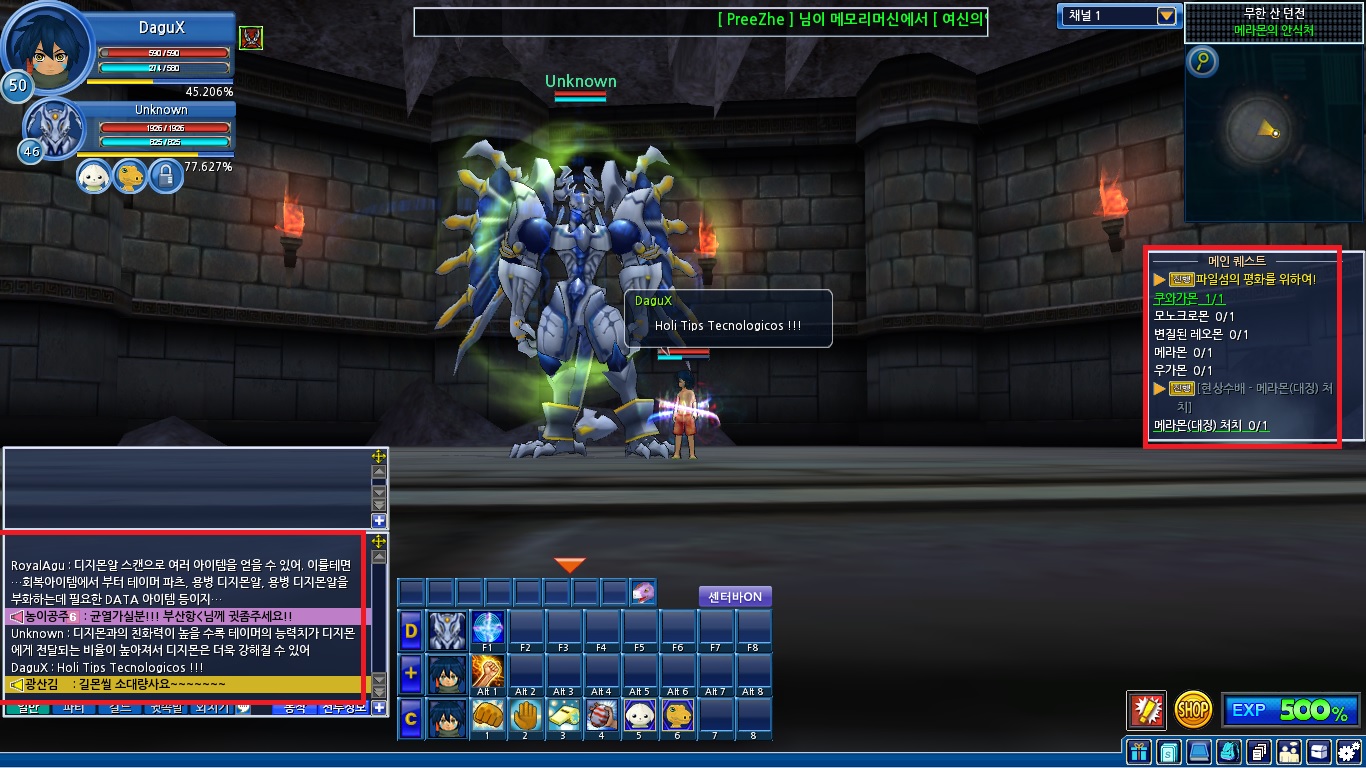The width and height of the screenshot is (1366, 768).
Task: Open the gold SHOP coin button
Action: (1193, 710)
